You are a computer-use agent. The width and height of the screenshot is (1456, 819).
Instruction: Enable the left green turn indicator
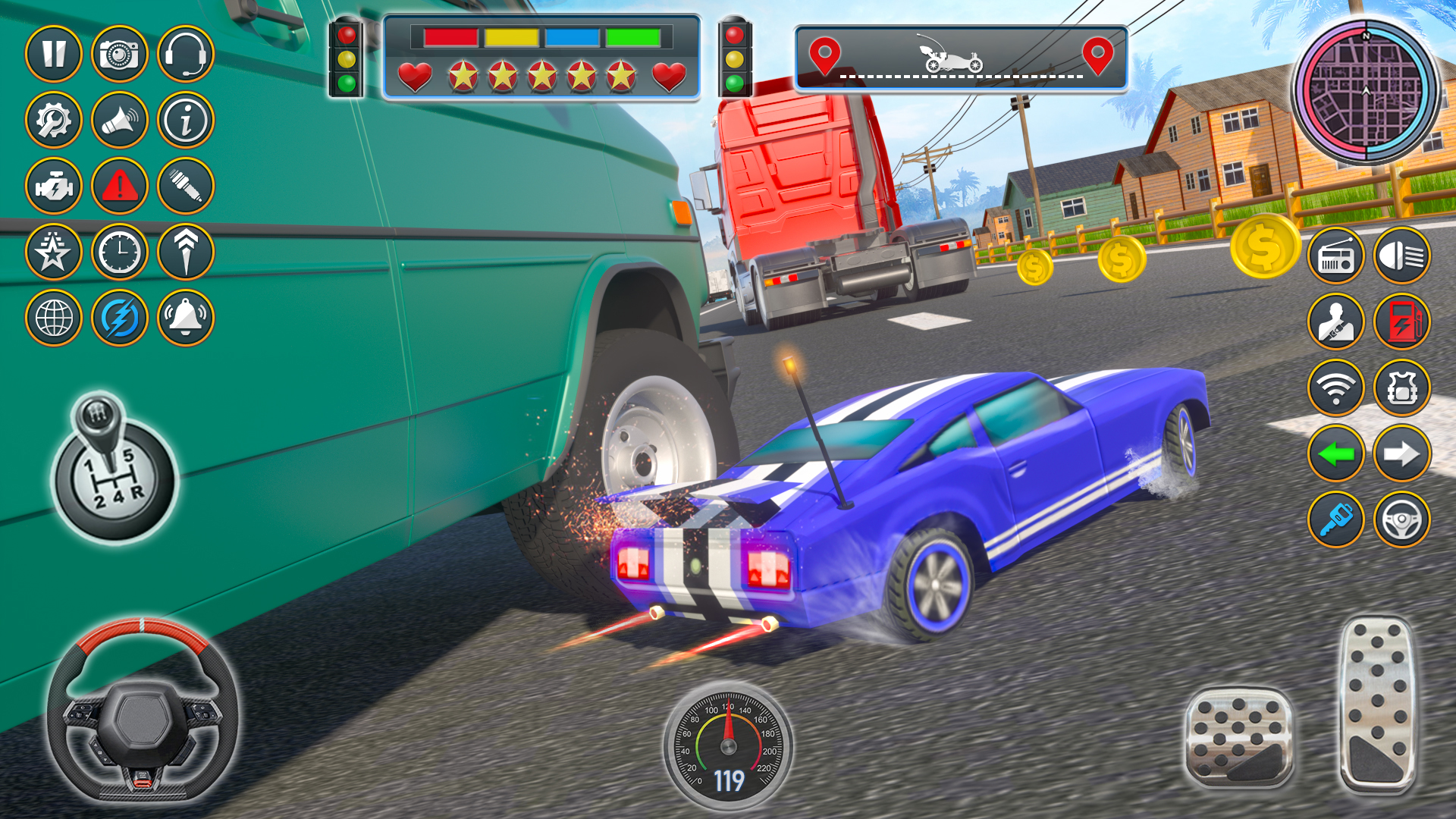point(1337,453)
